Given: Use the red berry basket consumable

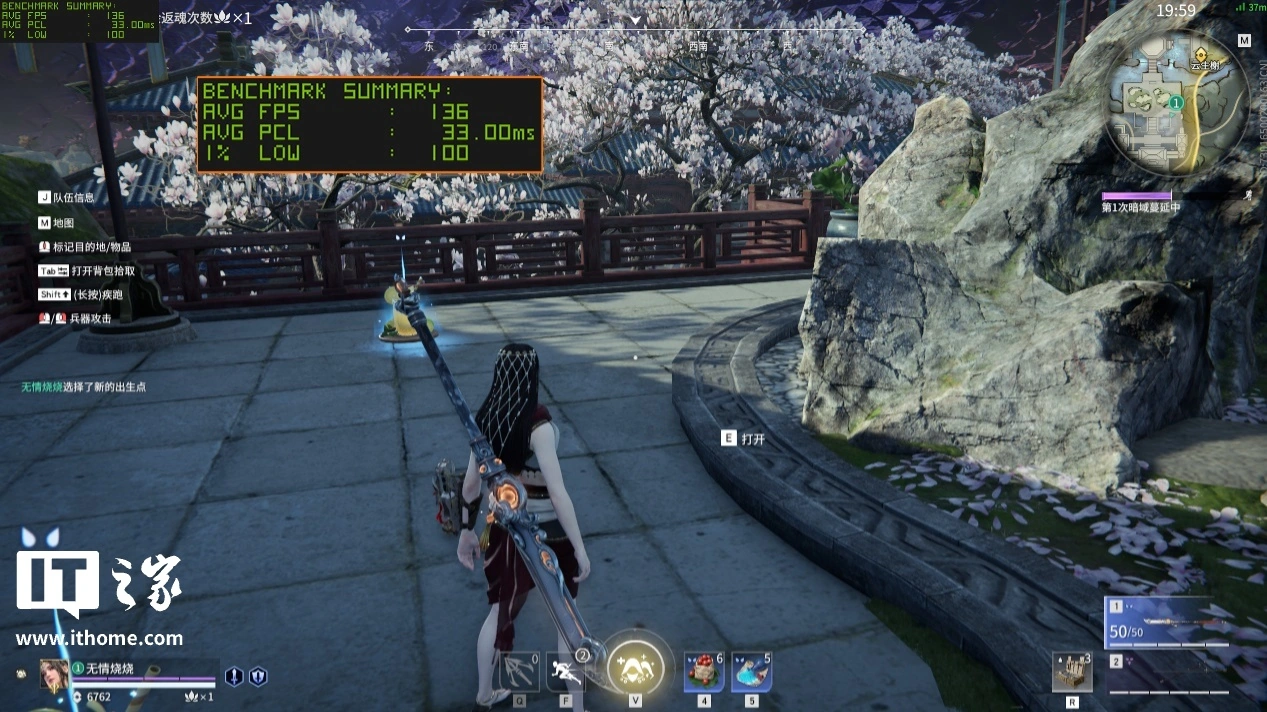Looking at the screenshot, I should (704, 672).
